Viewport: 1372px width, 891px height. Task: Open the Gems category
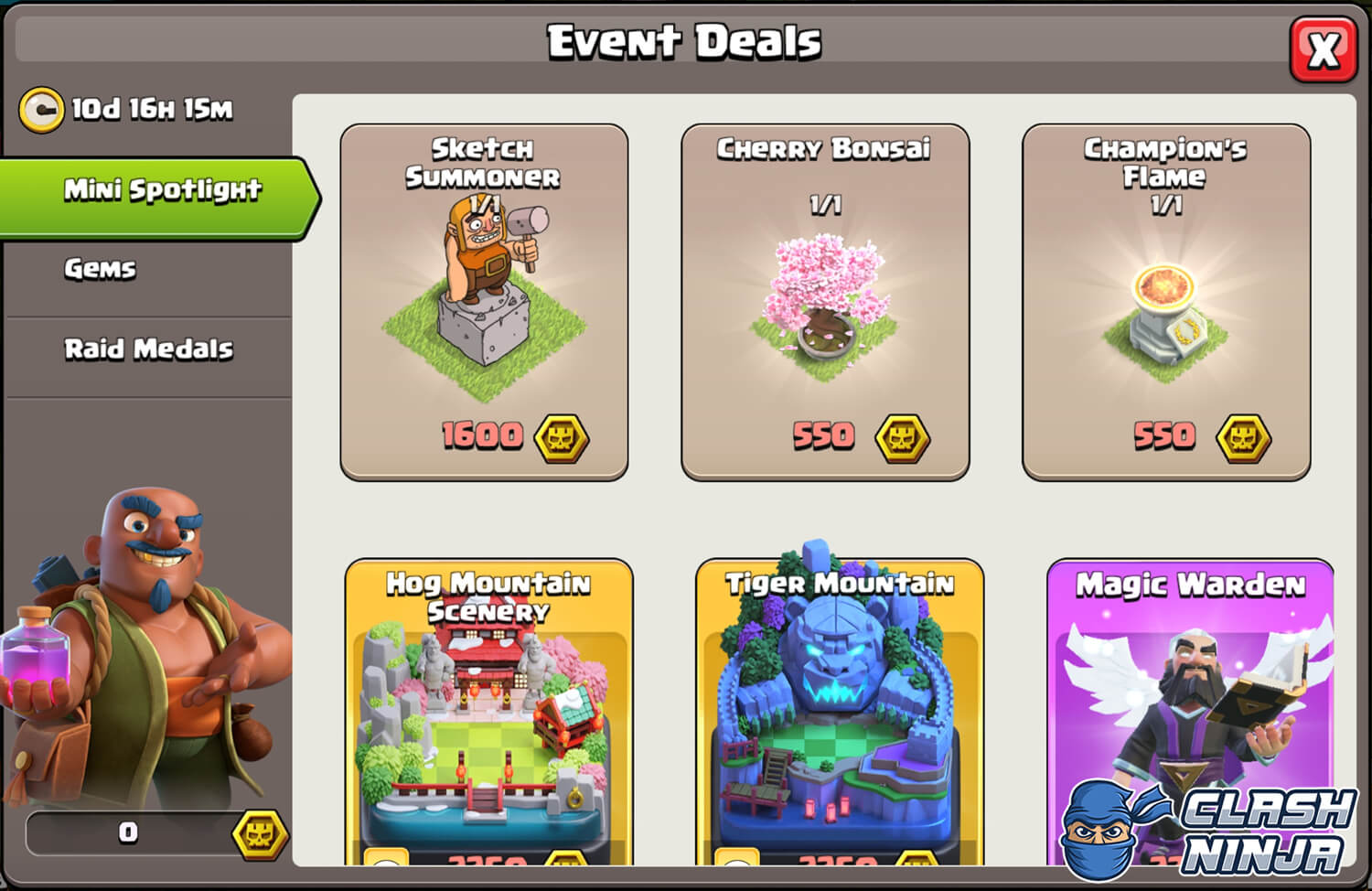[x=101, y=269]
